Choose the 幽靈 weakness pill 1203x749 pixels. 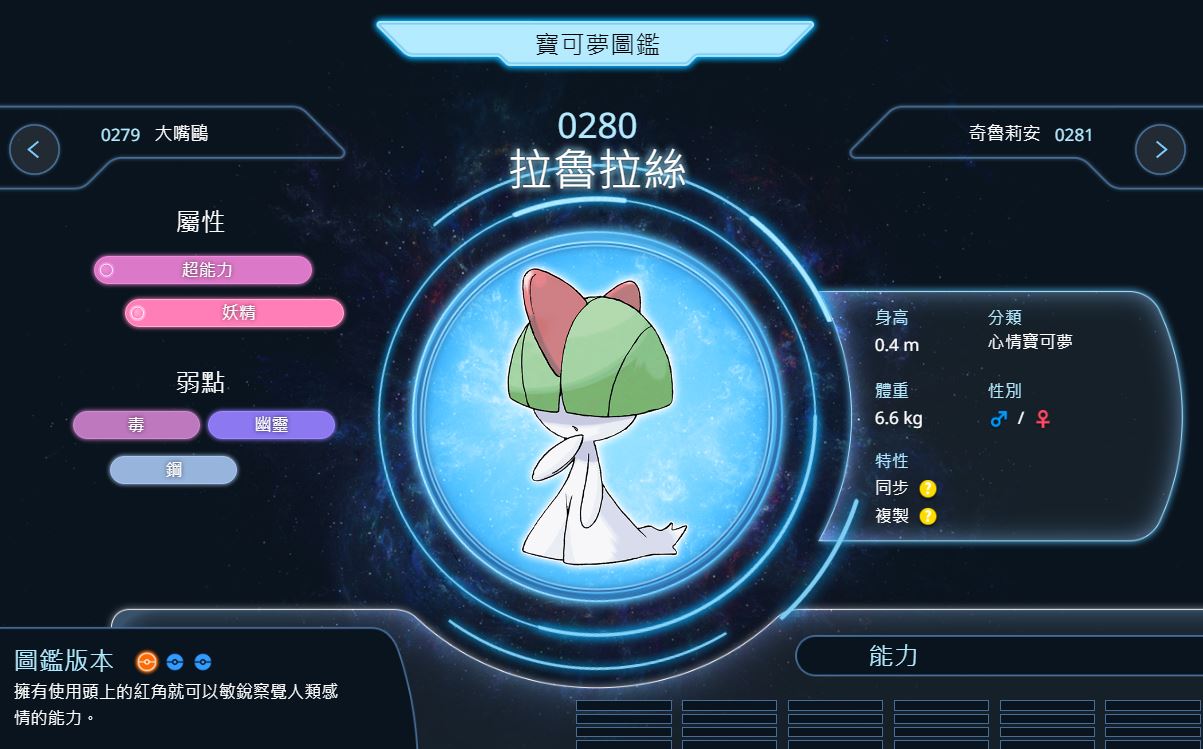[x=271, y=425]
